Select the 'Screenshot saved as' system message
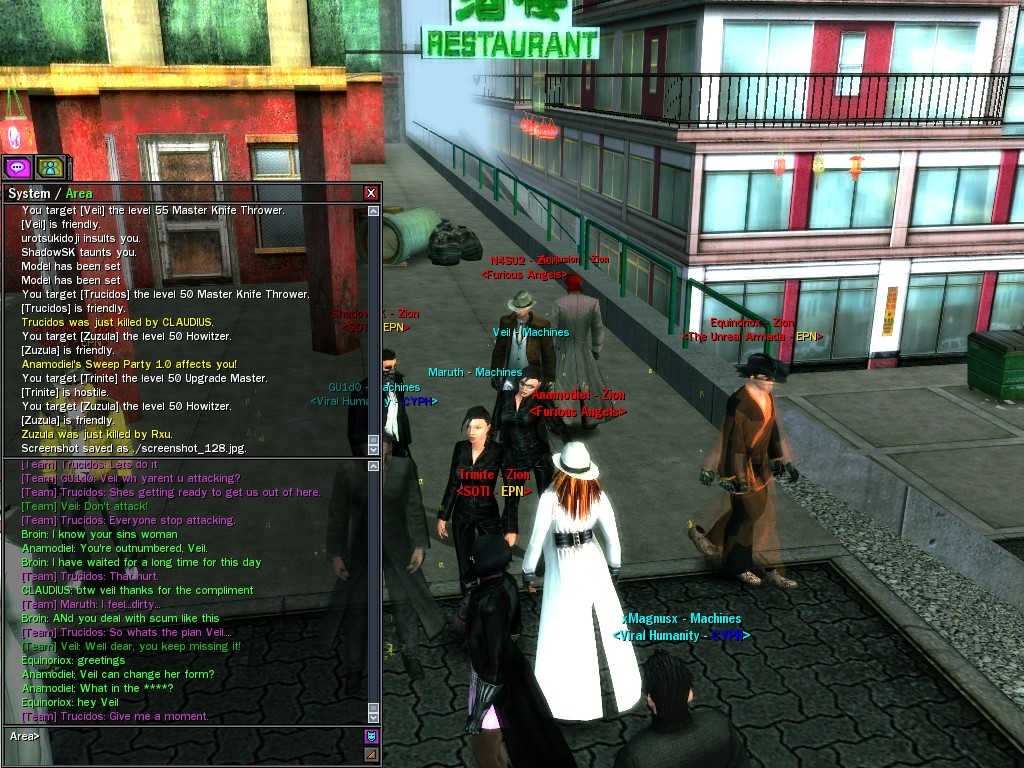 134,448
